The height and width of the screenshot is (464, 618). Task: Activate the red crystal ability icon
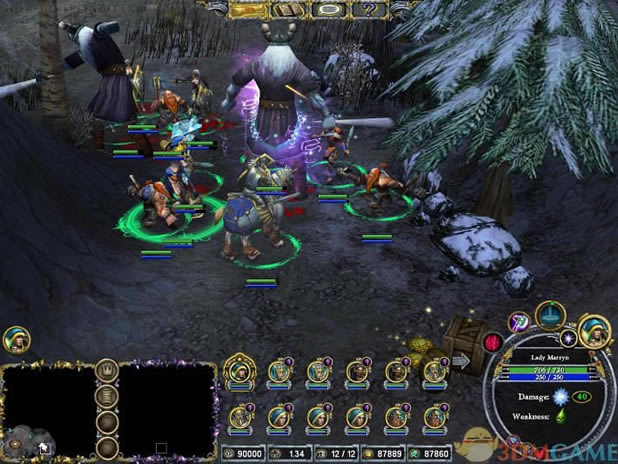tap(493, 343)
